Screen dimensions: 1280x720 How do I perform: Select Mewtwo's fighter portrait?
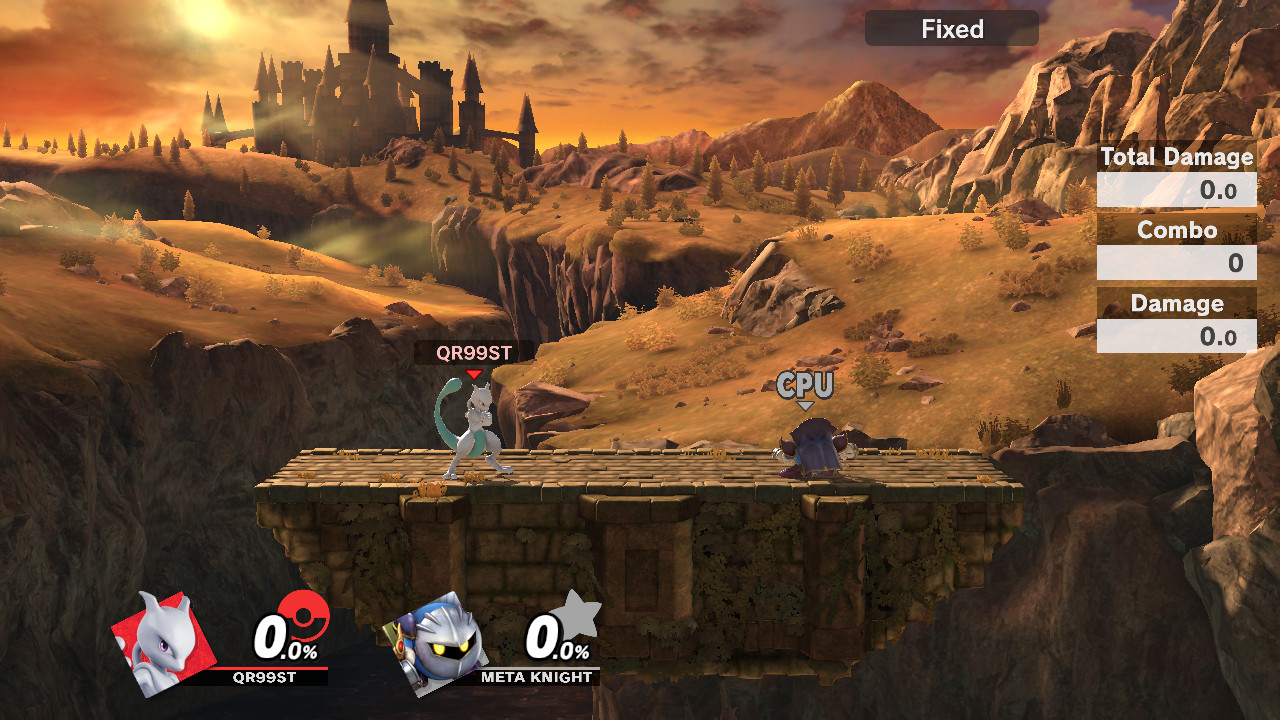[161, 643]
